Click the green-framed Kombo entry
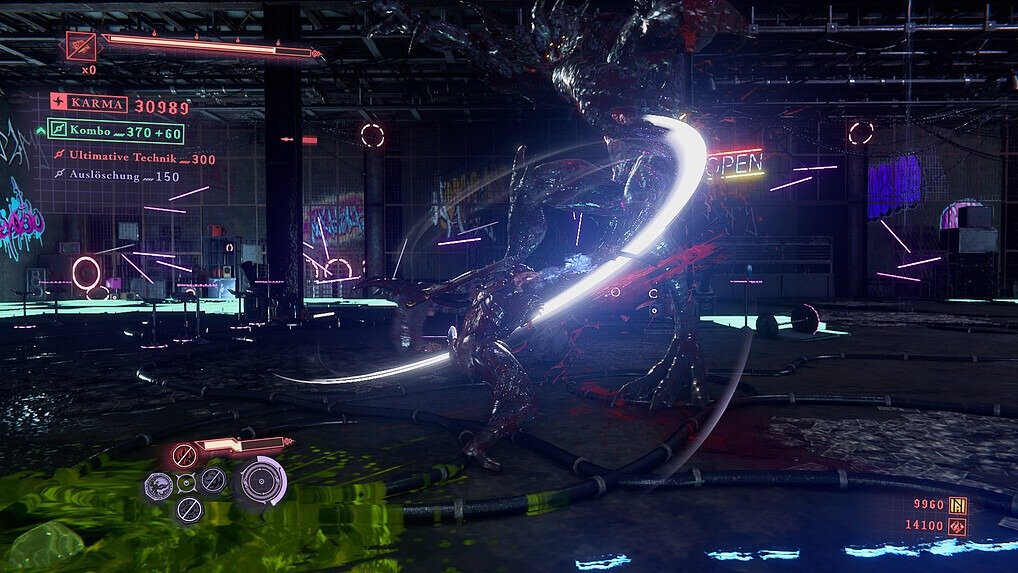 pos(115,132)
